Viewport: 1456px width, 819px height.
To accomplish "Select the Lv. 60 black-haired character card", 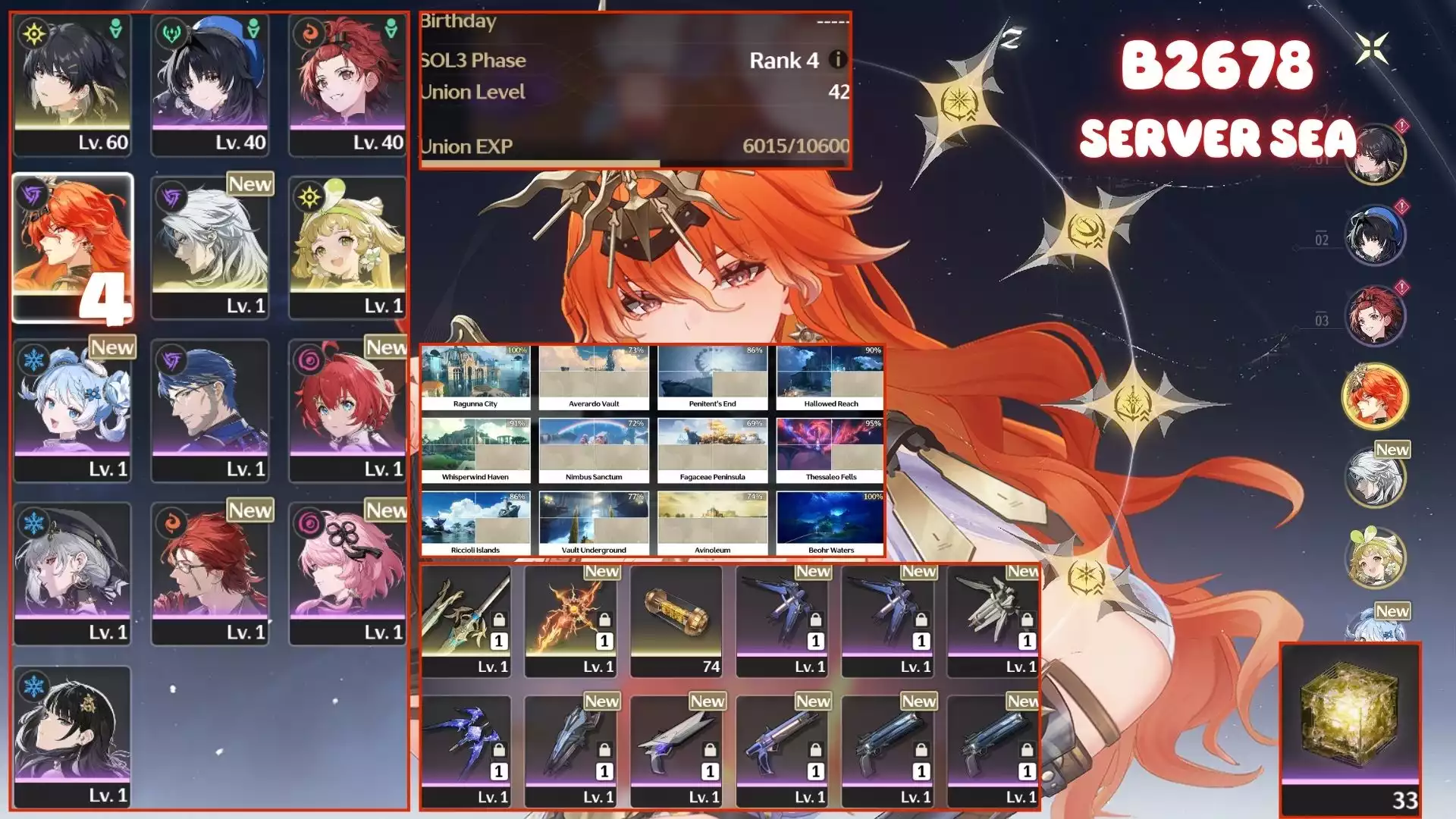I will pos(72,83).
